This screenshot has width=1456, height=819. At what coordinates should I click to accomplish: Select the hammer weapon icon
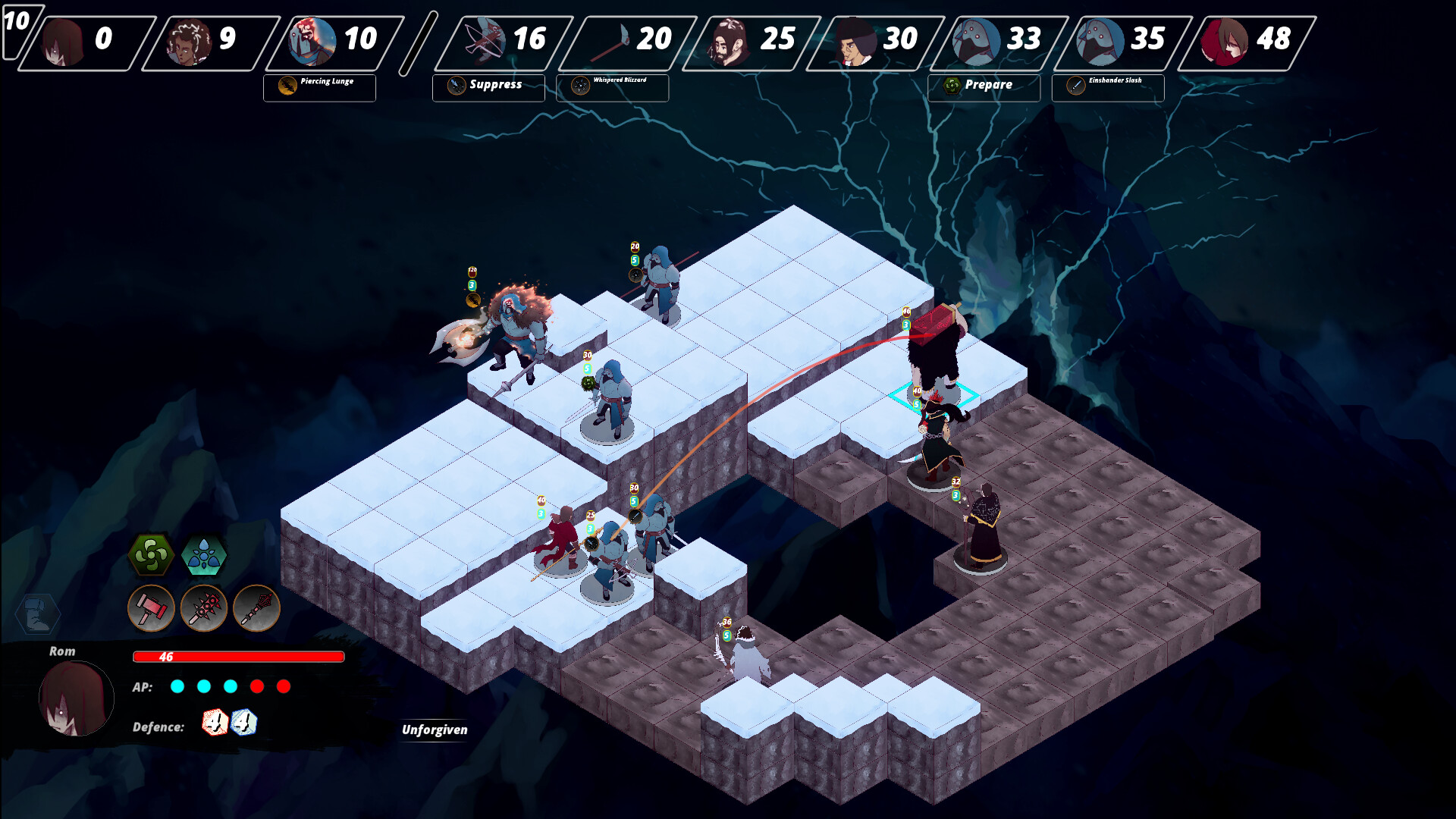point(151,608)
